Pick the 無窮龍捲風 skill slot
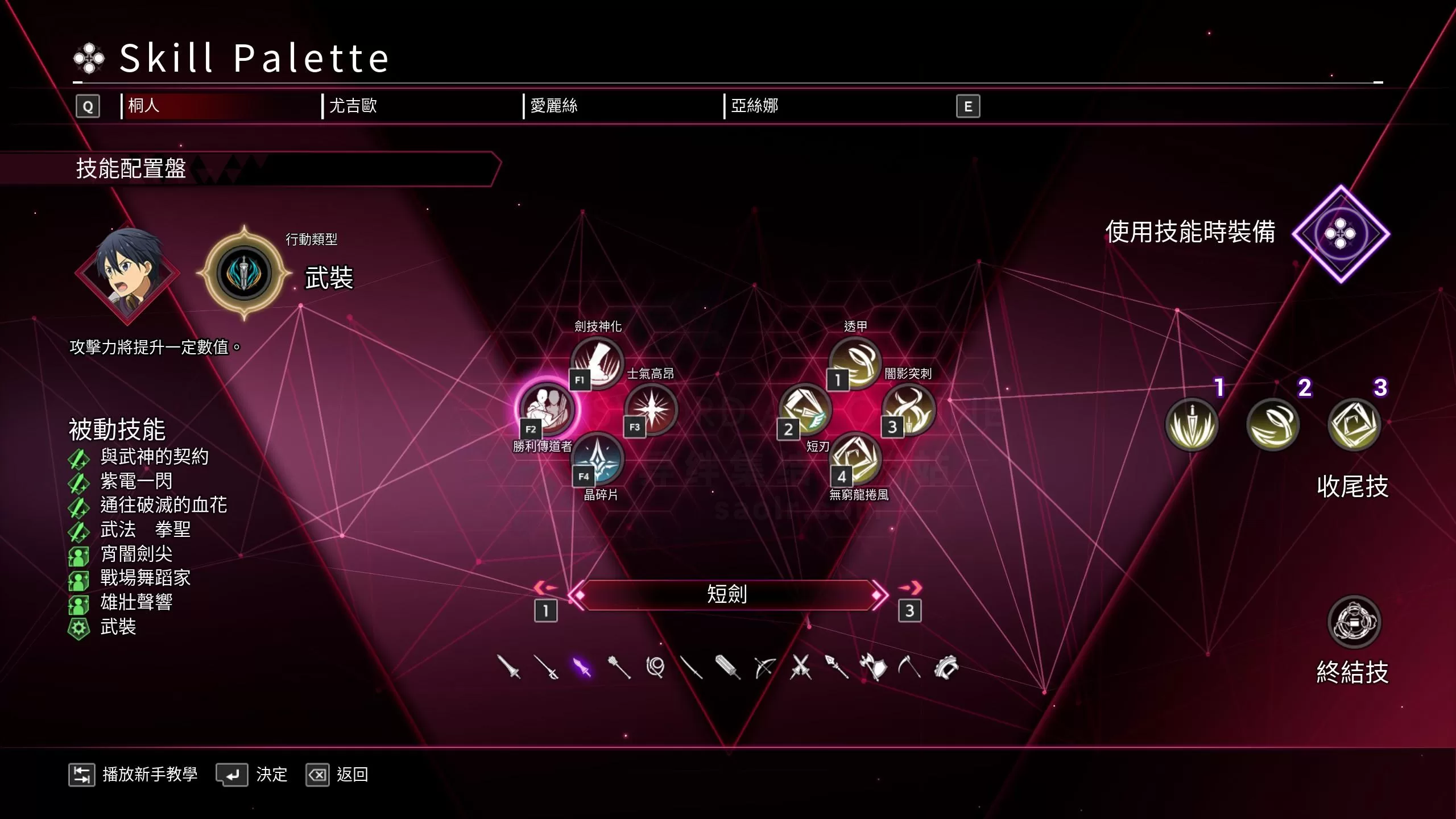The height and width of the screenshot is (819, 1456). [x=857, y=458]
